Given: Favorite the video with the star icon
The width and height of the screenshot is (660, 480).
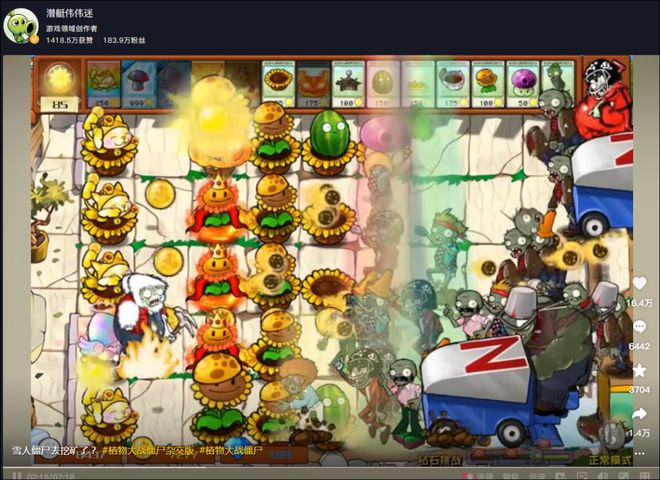Looking at the screenshot, I should [638, 371].
